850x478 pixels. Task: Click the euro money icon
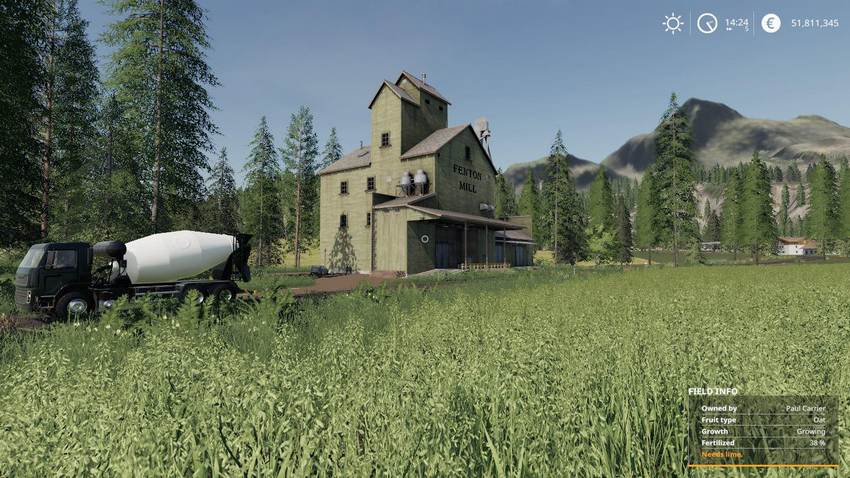point(770,23)
